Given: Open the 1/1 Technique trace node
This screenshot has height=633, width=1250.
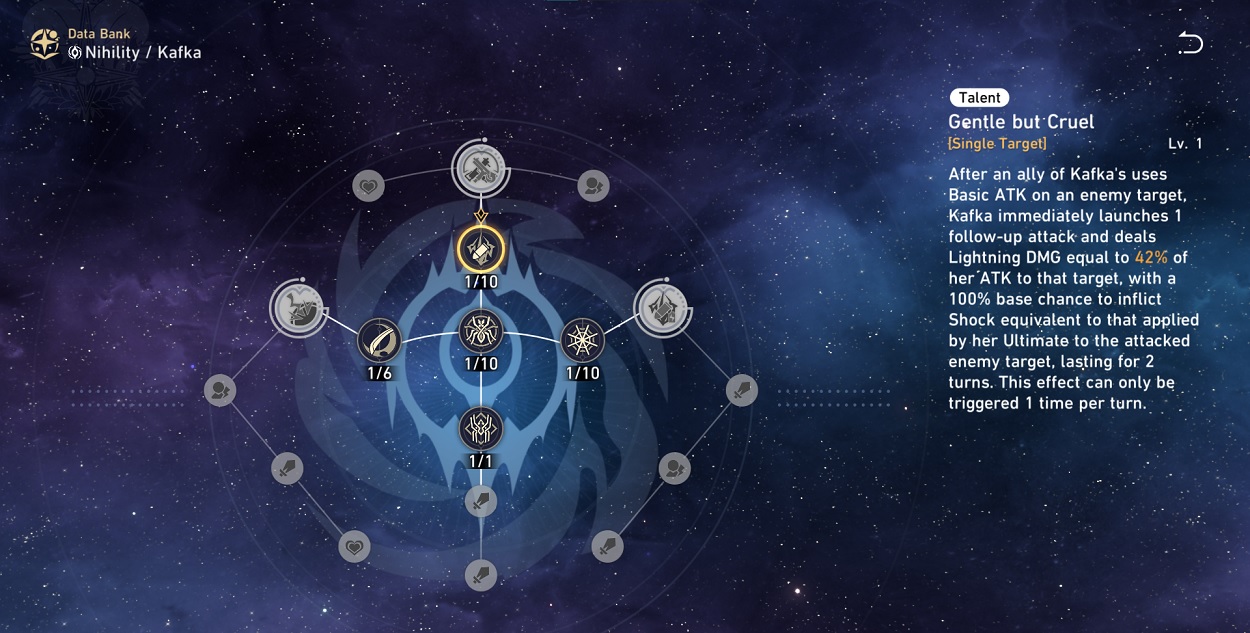Looking at the screenshot, I should 481,428.
